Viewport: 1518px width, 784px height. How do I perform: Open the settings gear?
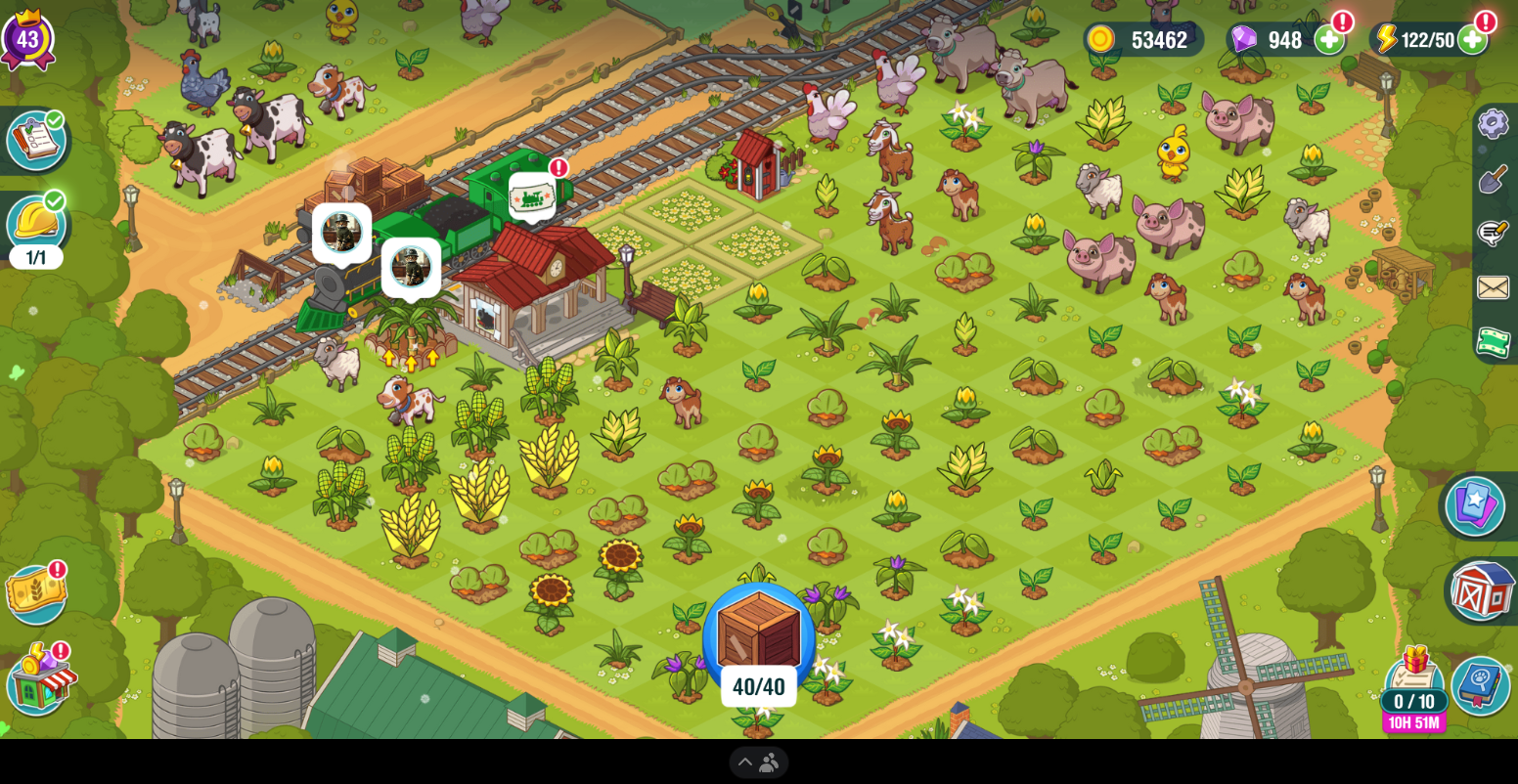pos(1493,123)
